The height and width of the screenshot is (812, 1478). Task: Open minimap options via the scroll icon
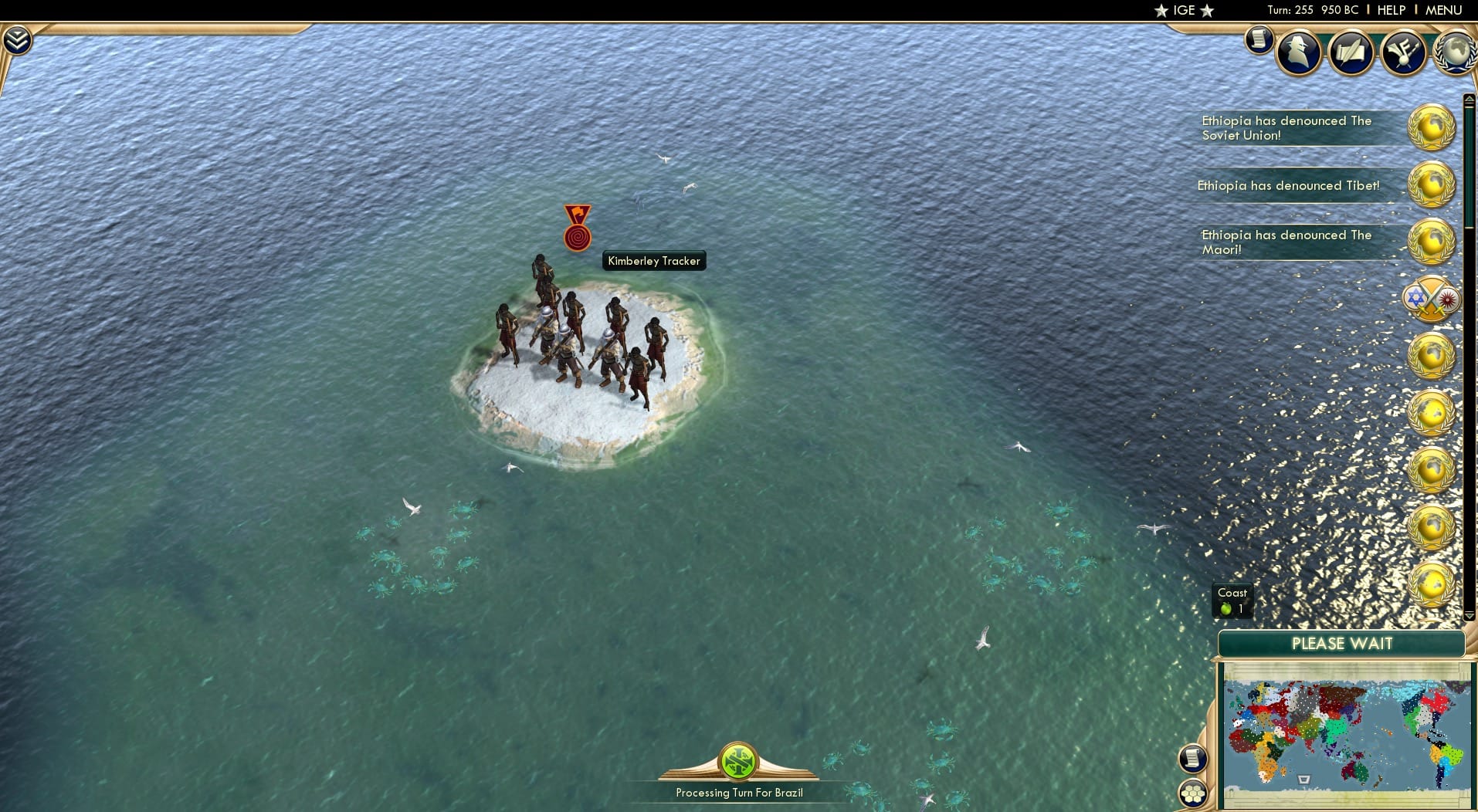(x=1193, y=759)
